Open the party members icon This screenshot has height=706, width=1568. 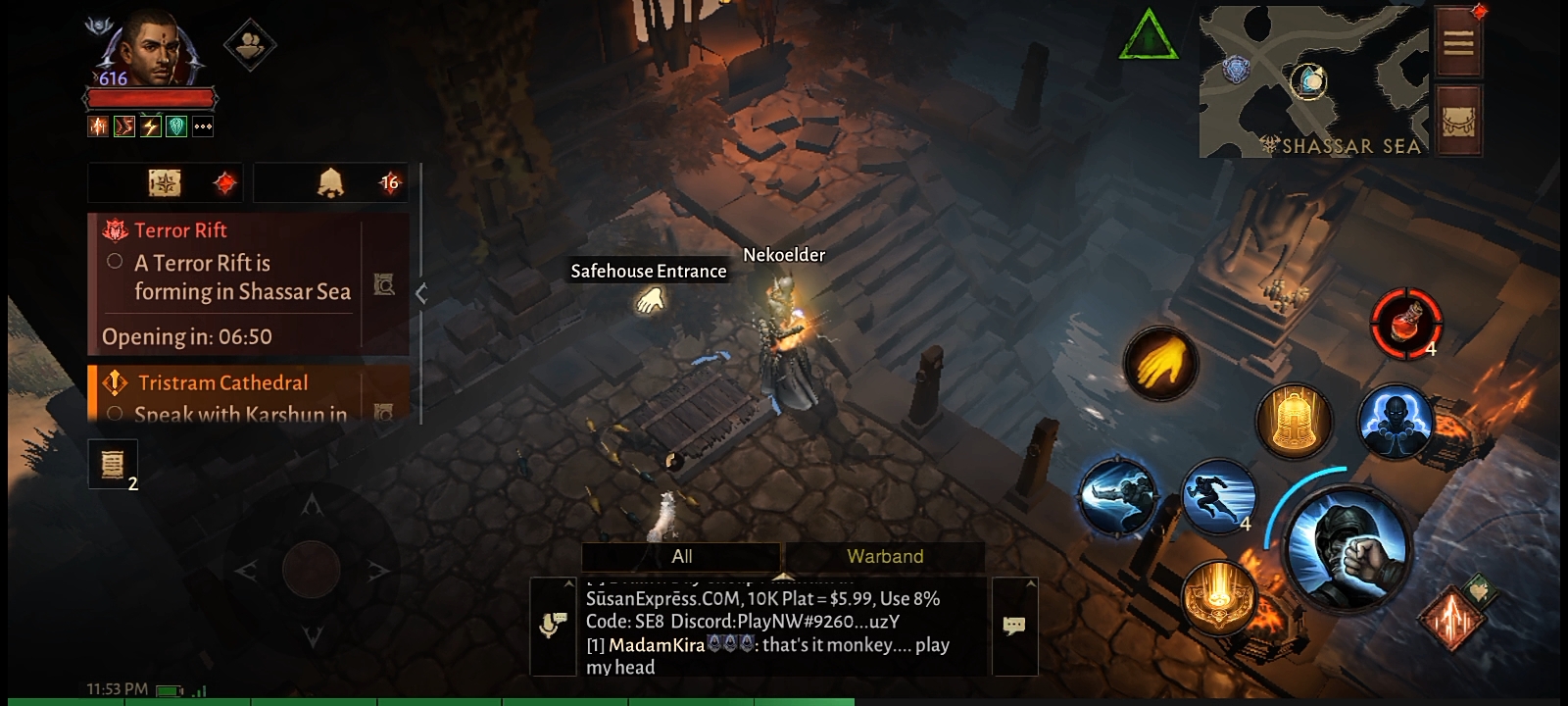coord(249,43)
